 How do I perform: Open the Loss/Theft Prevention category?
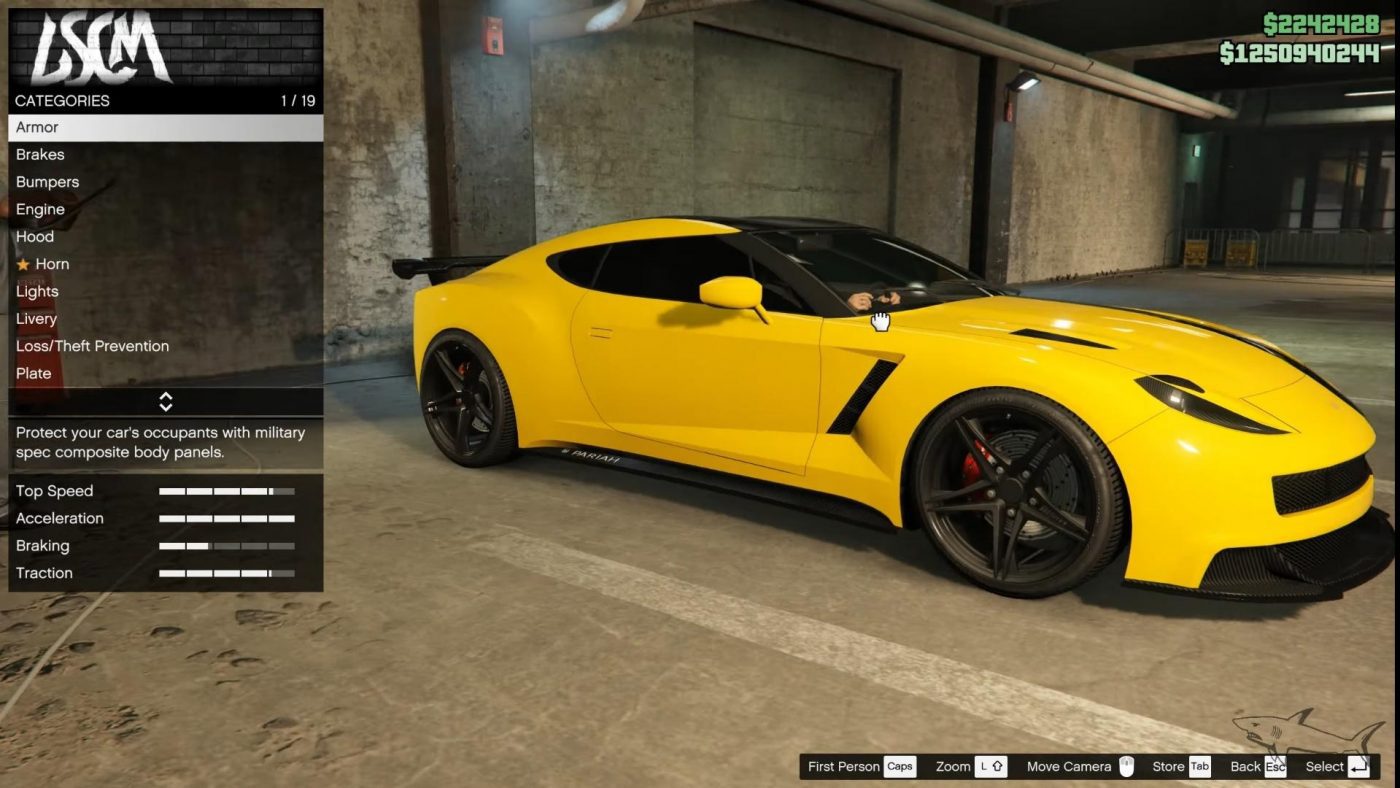pos(92,346)
